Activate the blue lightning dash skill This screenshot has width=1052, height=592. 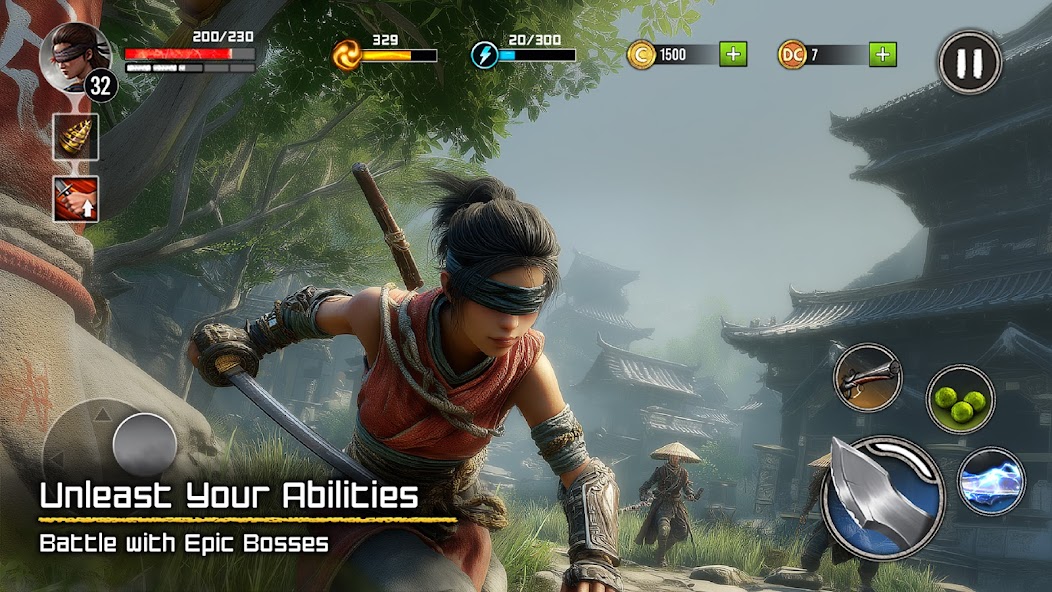991,480
